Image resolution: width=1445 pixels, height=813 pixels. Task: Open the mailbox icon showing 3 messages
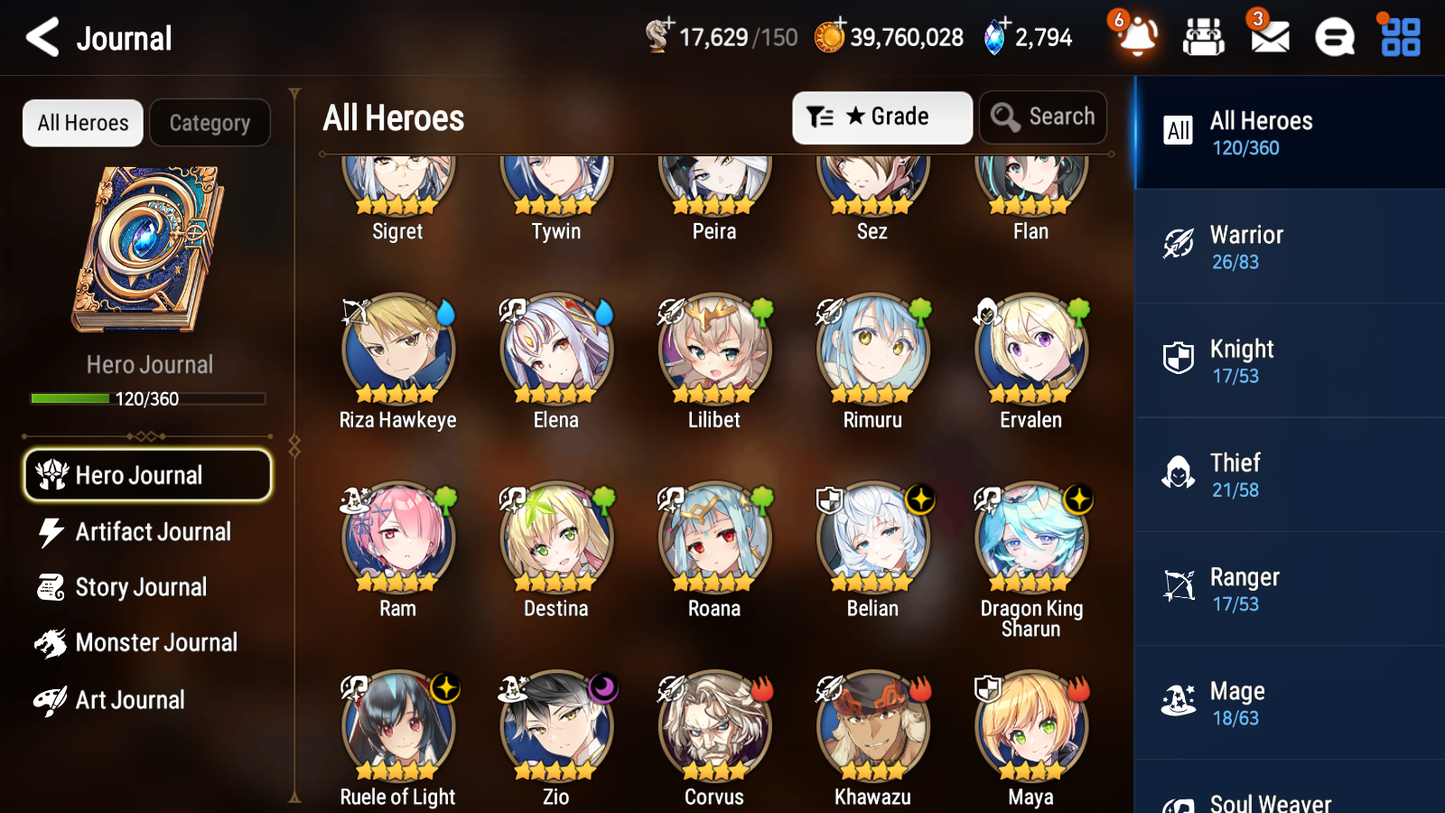click(1269, 36)
